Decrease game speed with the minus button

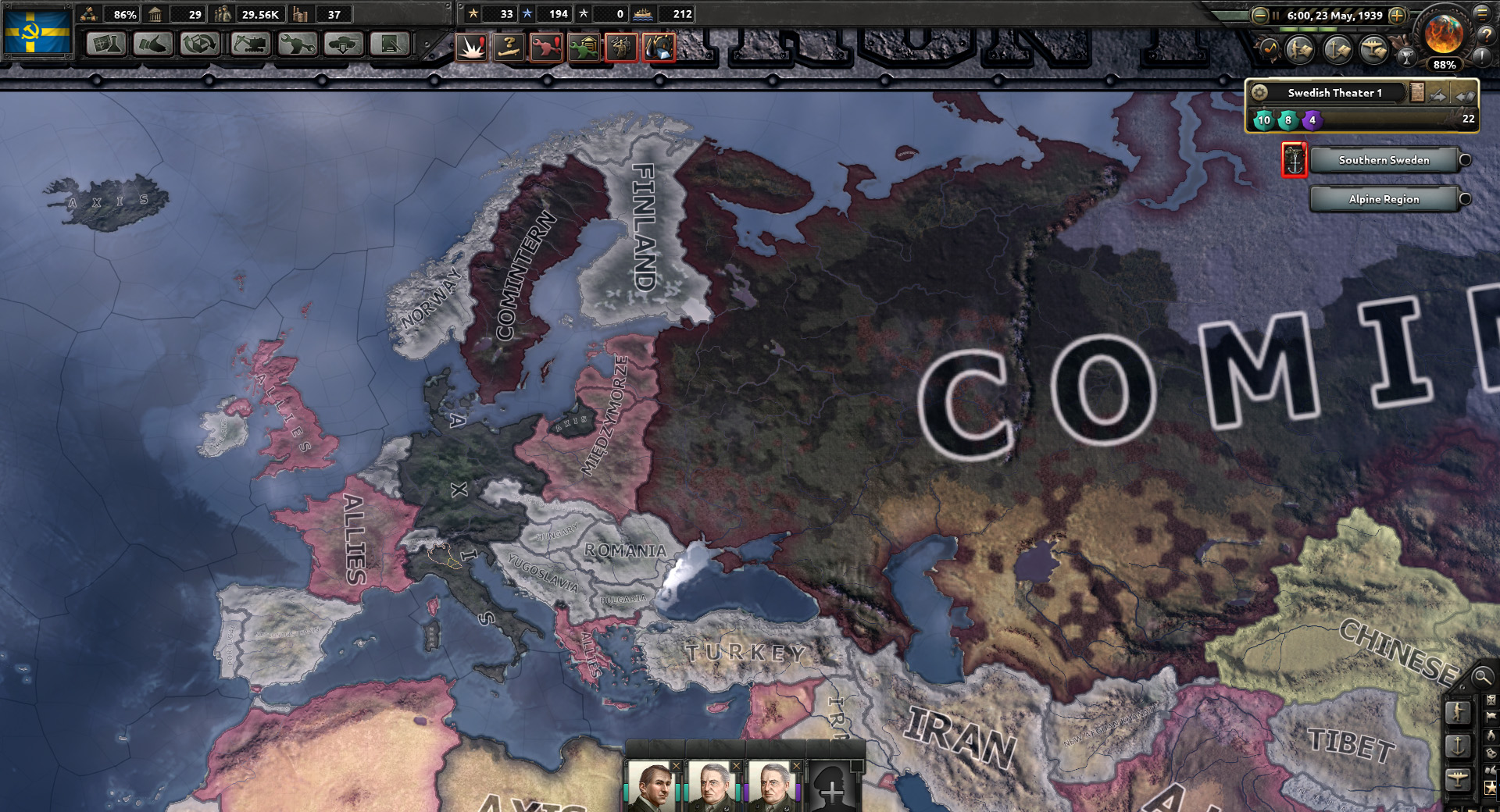coord(1259,15)
